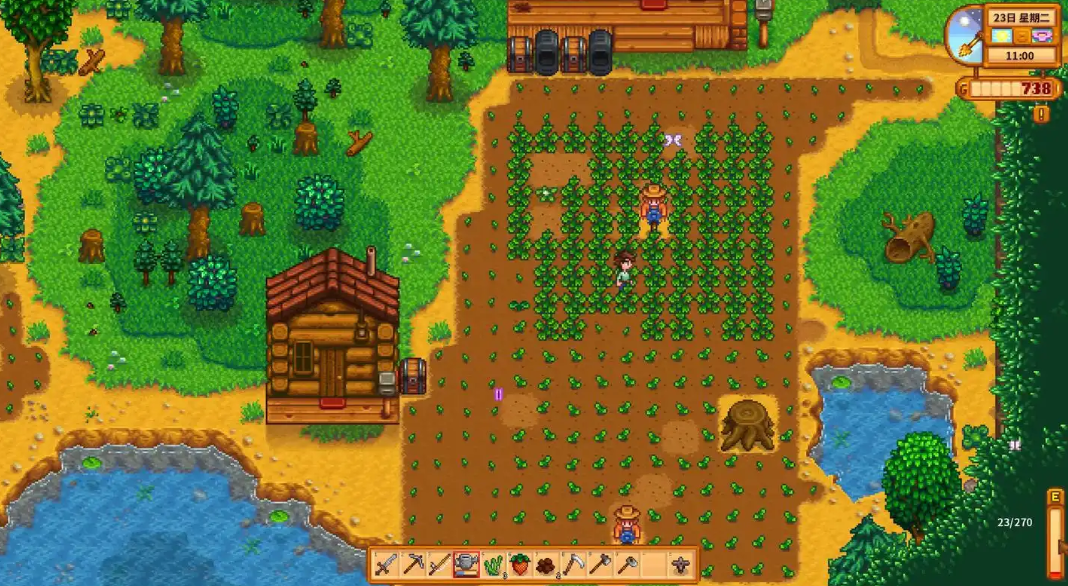The height and width of the screenshot is (586, 1068).
Task: Select the sword in the hotbar
Action: click(386, 566)
